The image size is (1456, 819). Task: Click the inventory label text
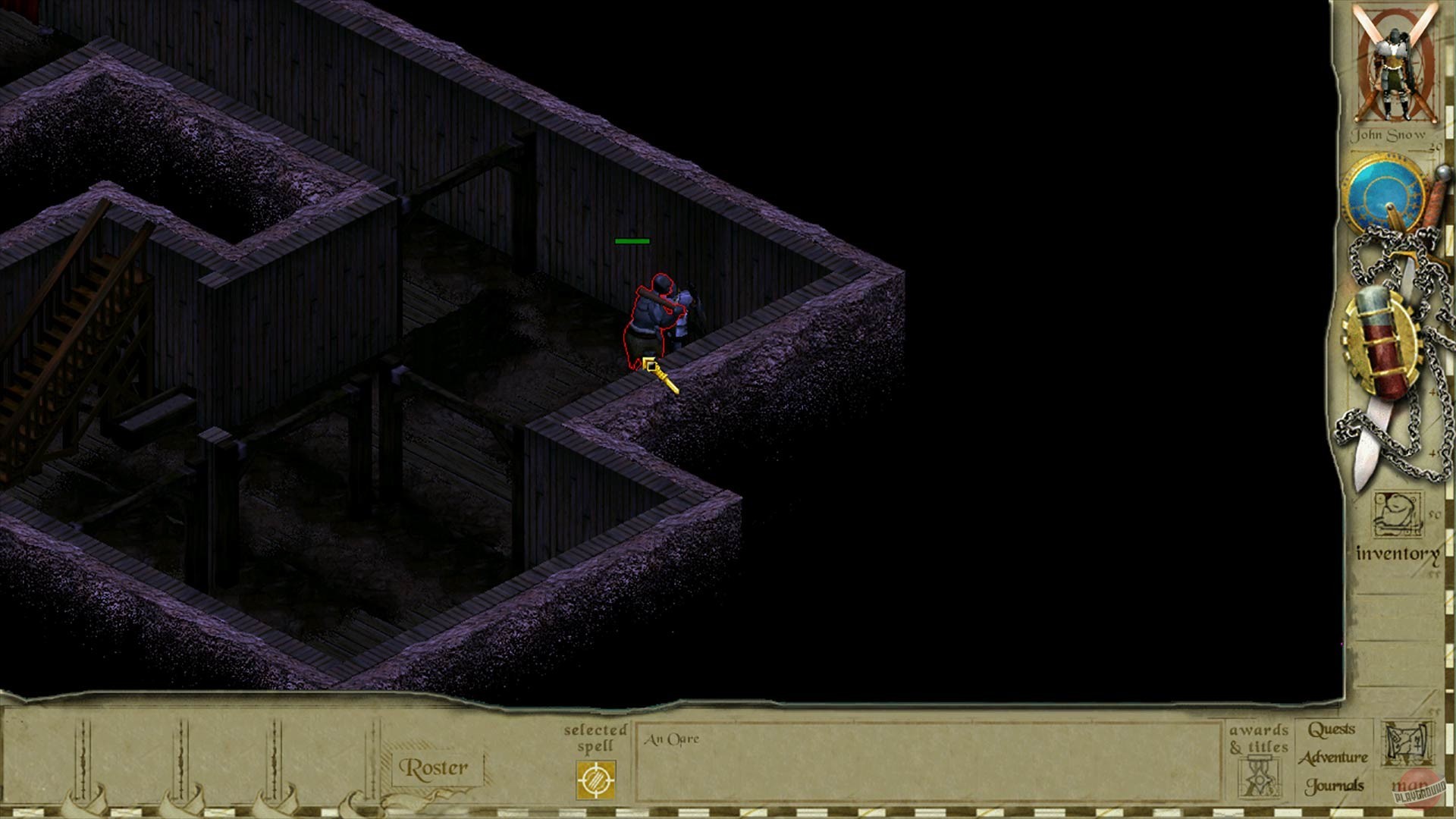[x=1396, y=555]
